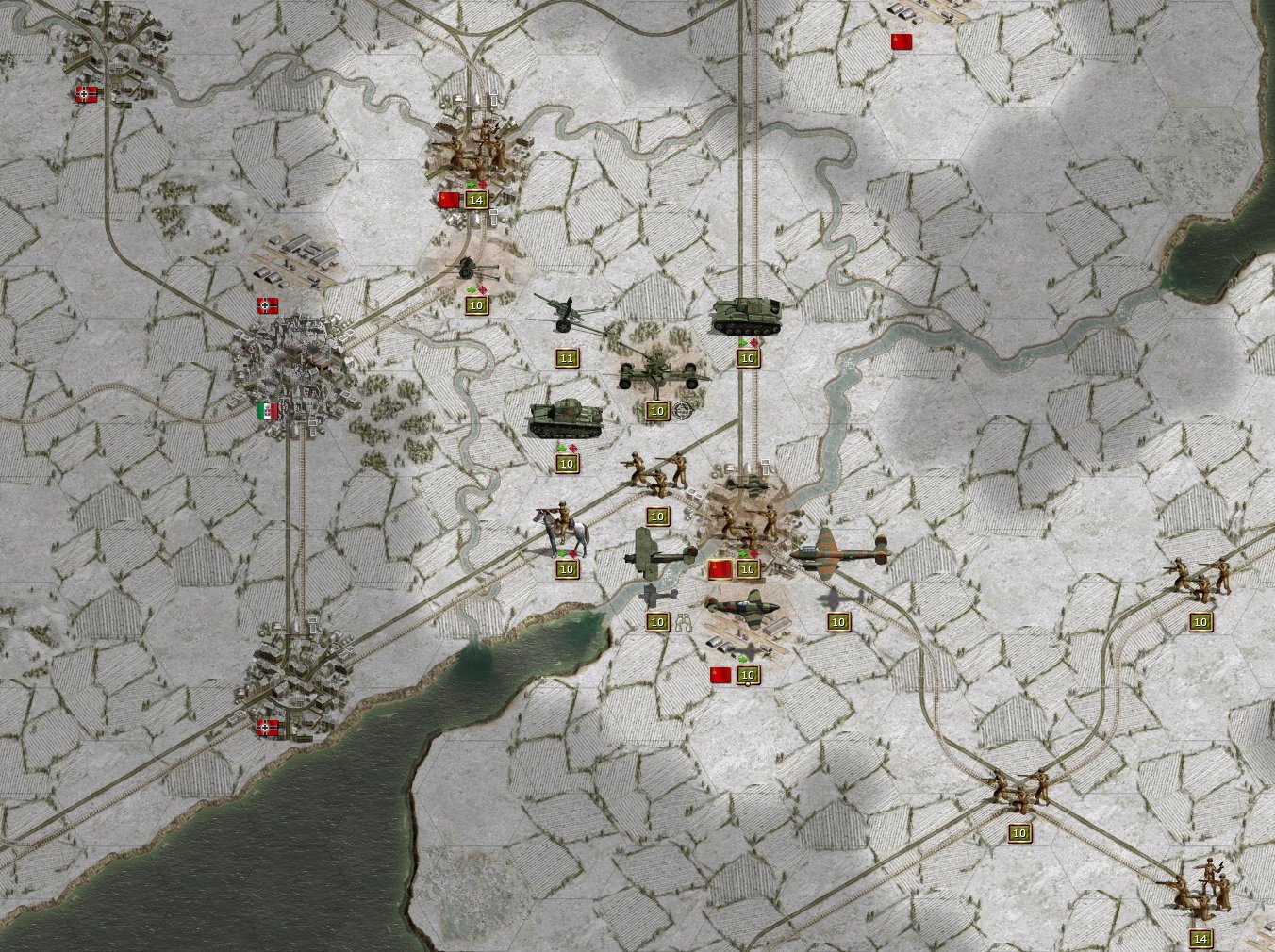1275x952 pixels.
Task: Click the green movement arrow above the KV-1 tank
Action: point(562,447)
